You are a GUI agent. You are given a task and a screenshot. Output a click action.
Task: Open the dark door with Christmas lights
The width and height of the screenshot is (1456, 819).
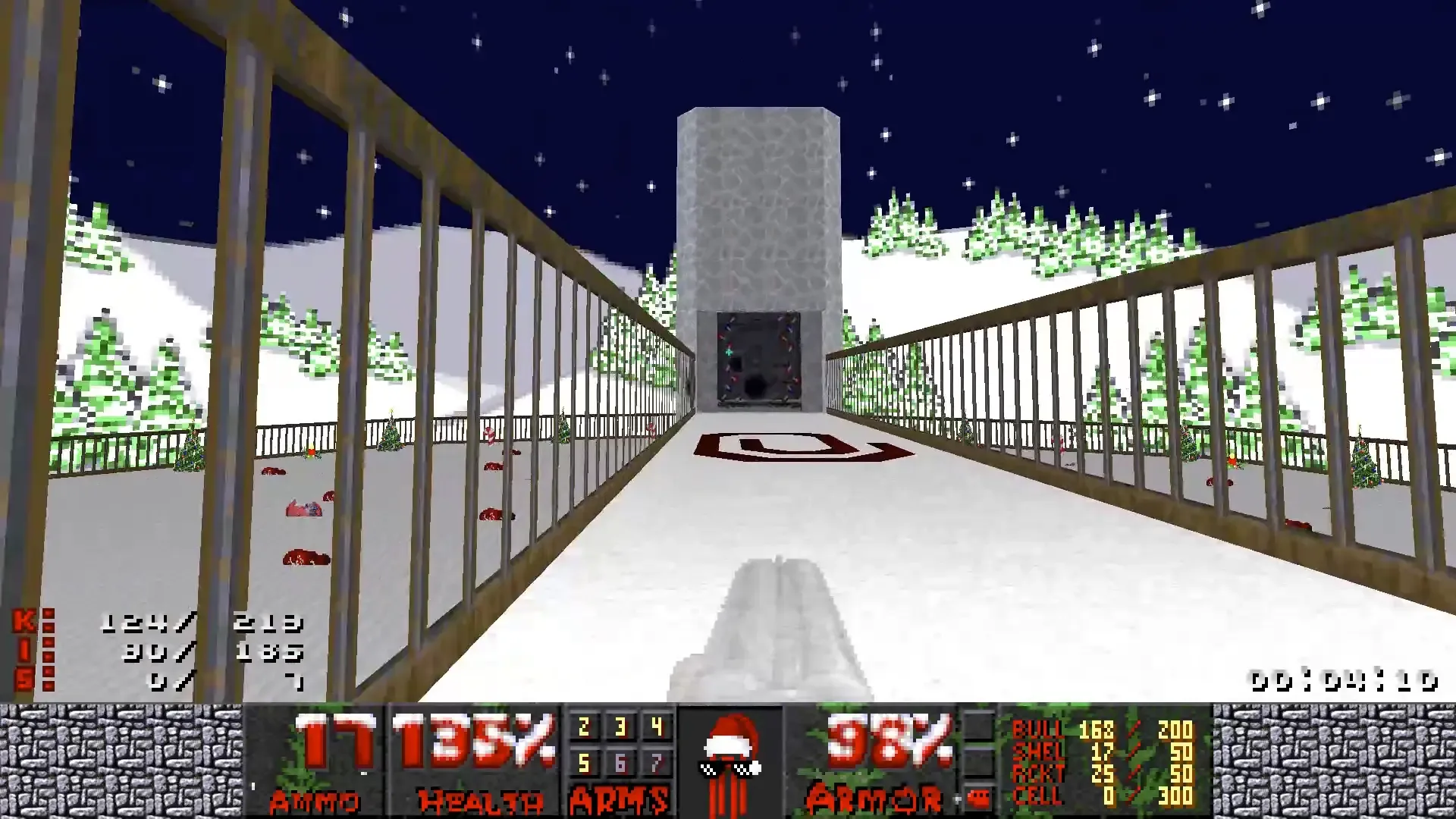tap(757, 360)
